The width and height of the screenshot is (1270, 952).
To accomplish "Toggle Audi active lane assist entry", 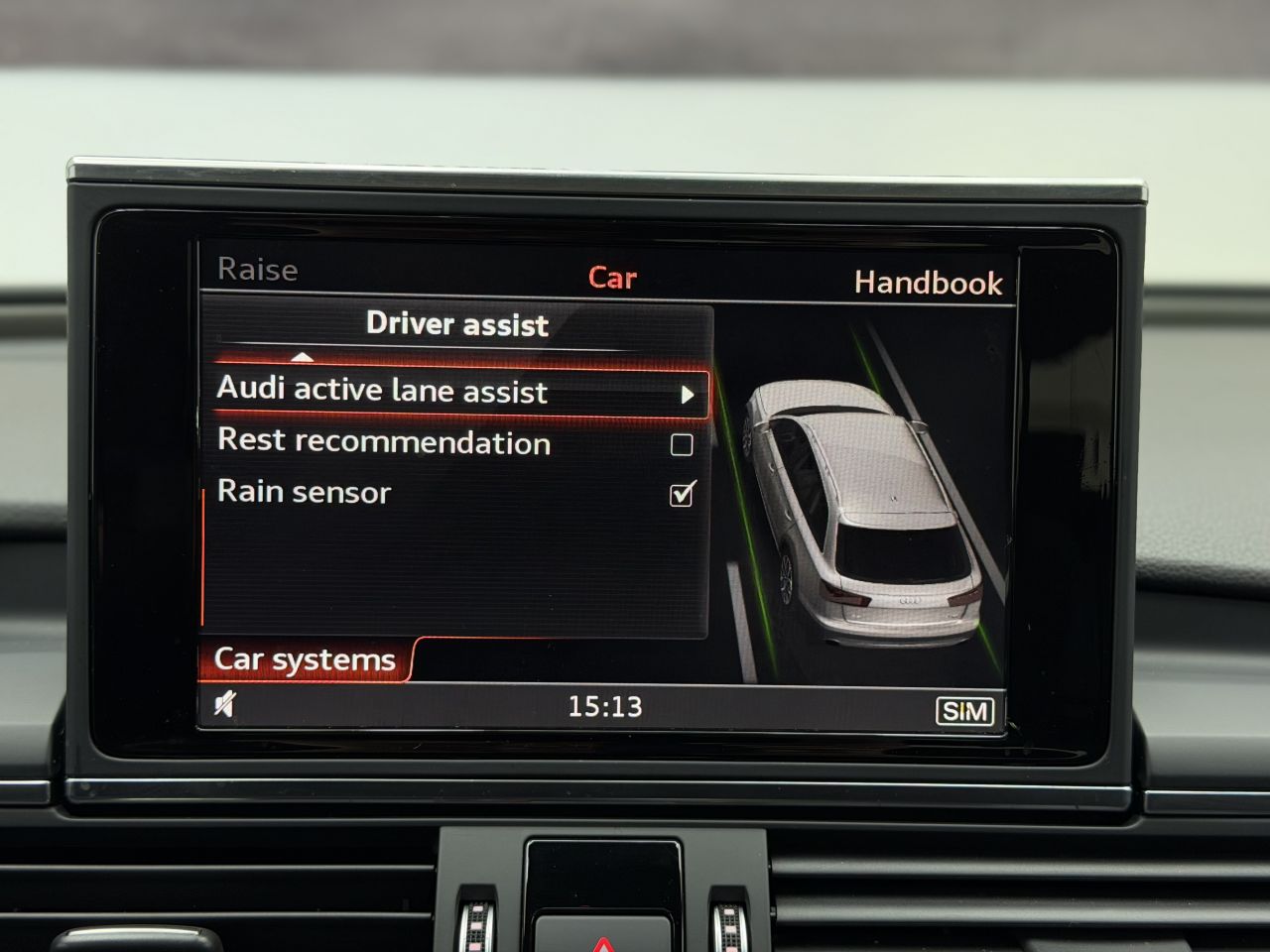I will click(417, 393).
